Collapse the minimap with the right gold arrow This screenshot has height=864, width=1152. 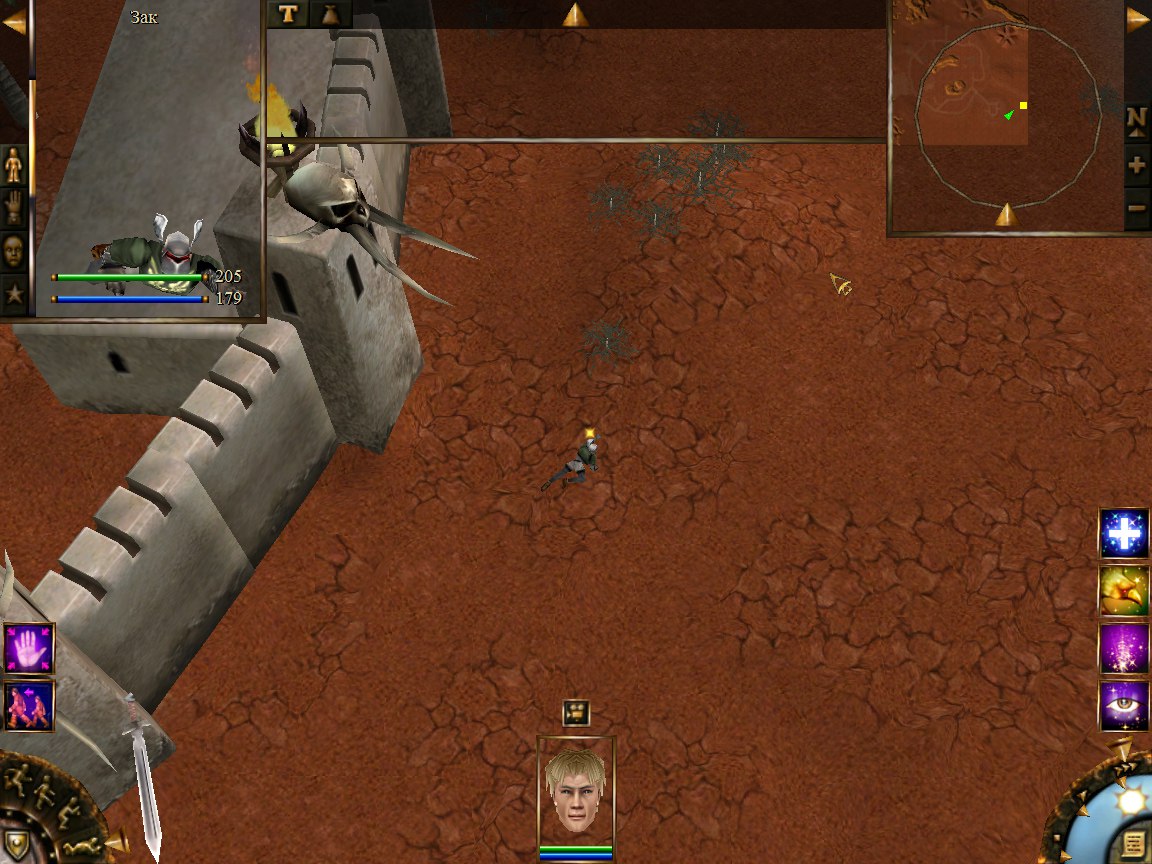pyautogui.click(x=1138, y=18)
